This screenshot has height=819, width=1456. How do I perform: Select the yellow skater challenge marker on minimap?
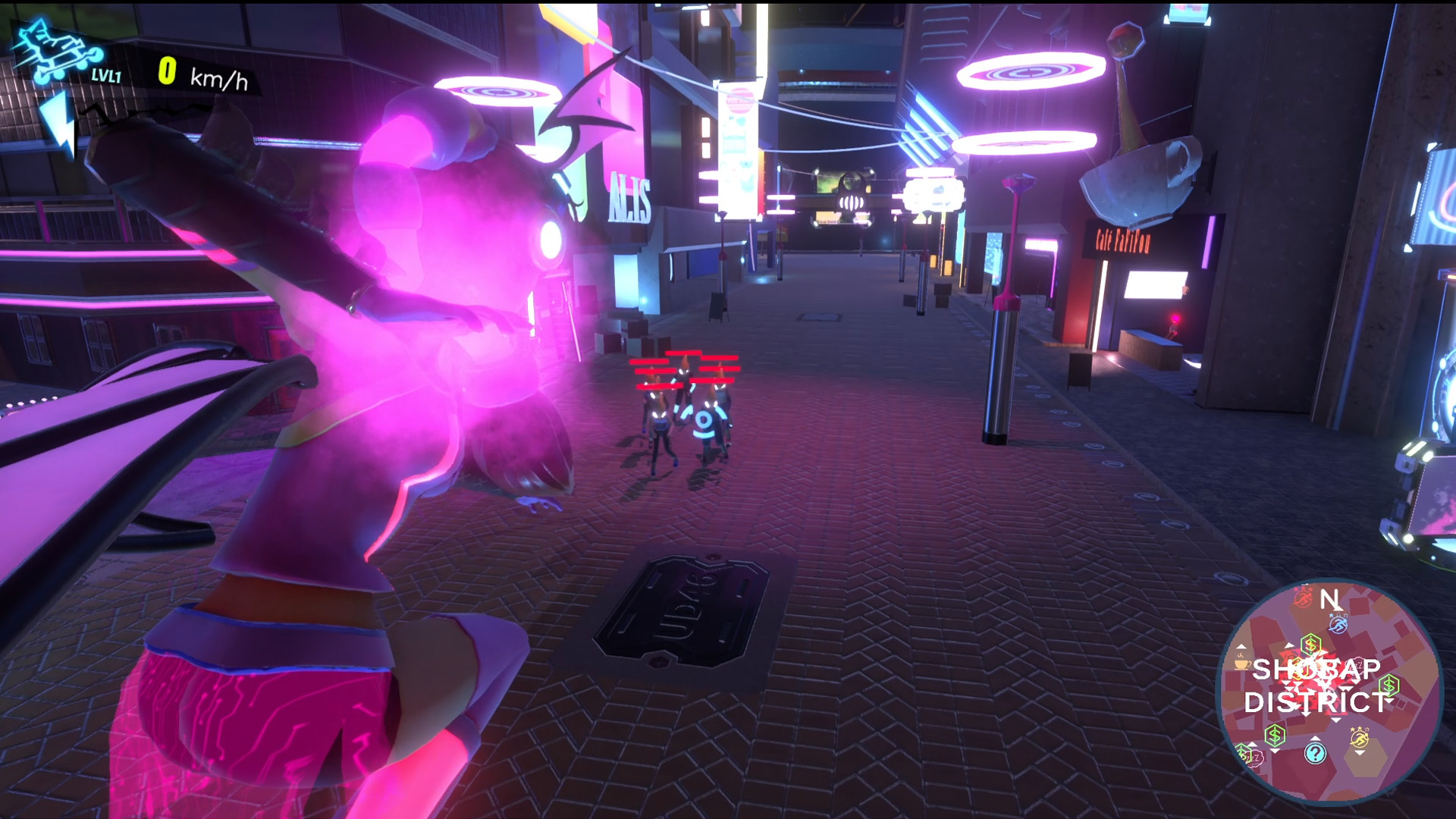(1360, 739)
